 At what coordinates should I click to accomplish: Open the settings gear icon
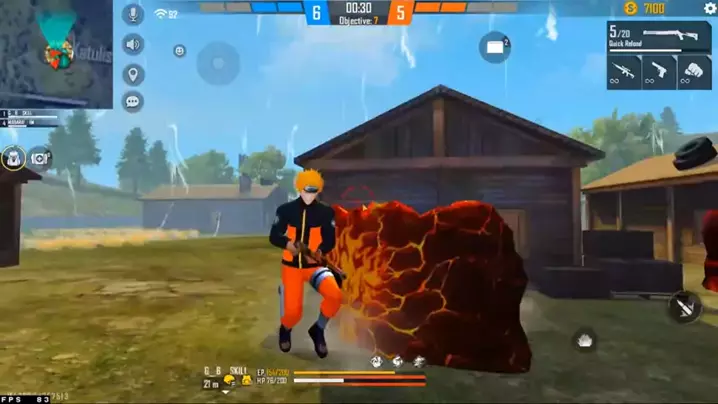click(x=710, y=9)
